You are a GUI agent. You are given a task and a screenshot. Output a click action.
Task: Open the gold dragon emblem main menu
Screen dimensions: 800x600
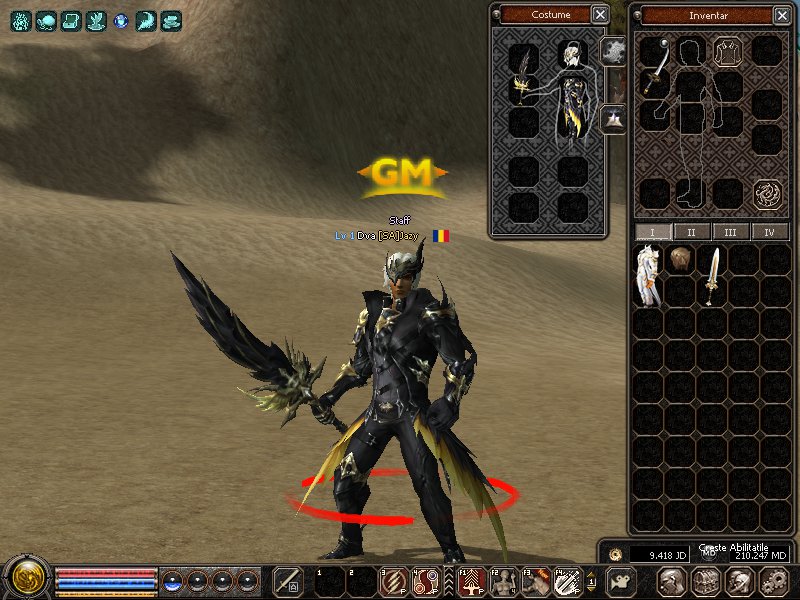click(x=26, y=579)
